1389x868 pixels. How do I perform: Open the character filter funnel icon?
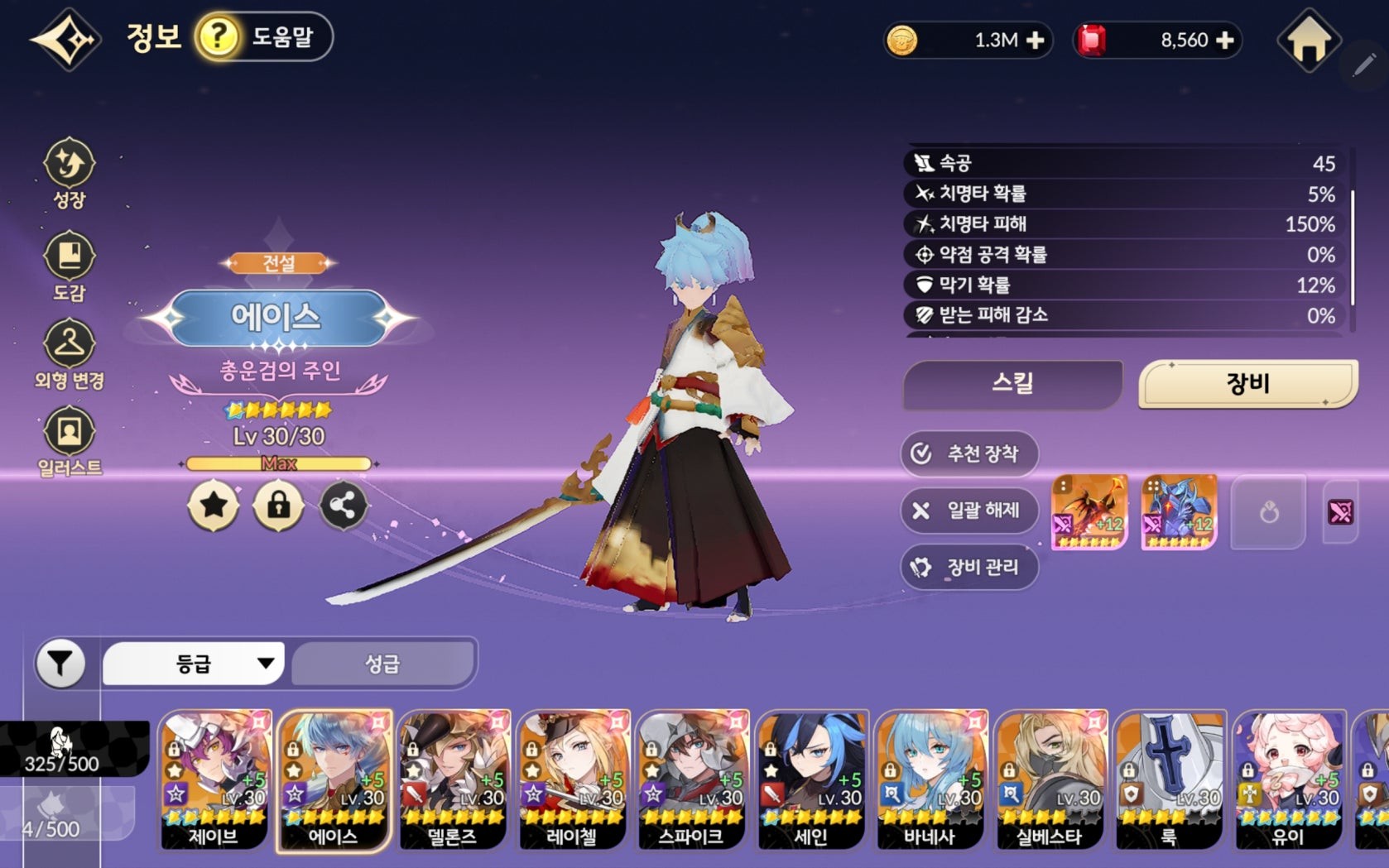pyautogui.click(x=61, y=662)
